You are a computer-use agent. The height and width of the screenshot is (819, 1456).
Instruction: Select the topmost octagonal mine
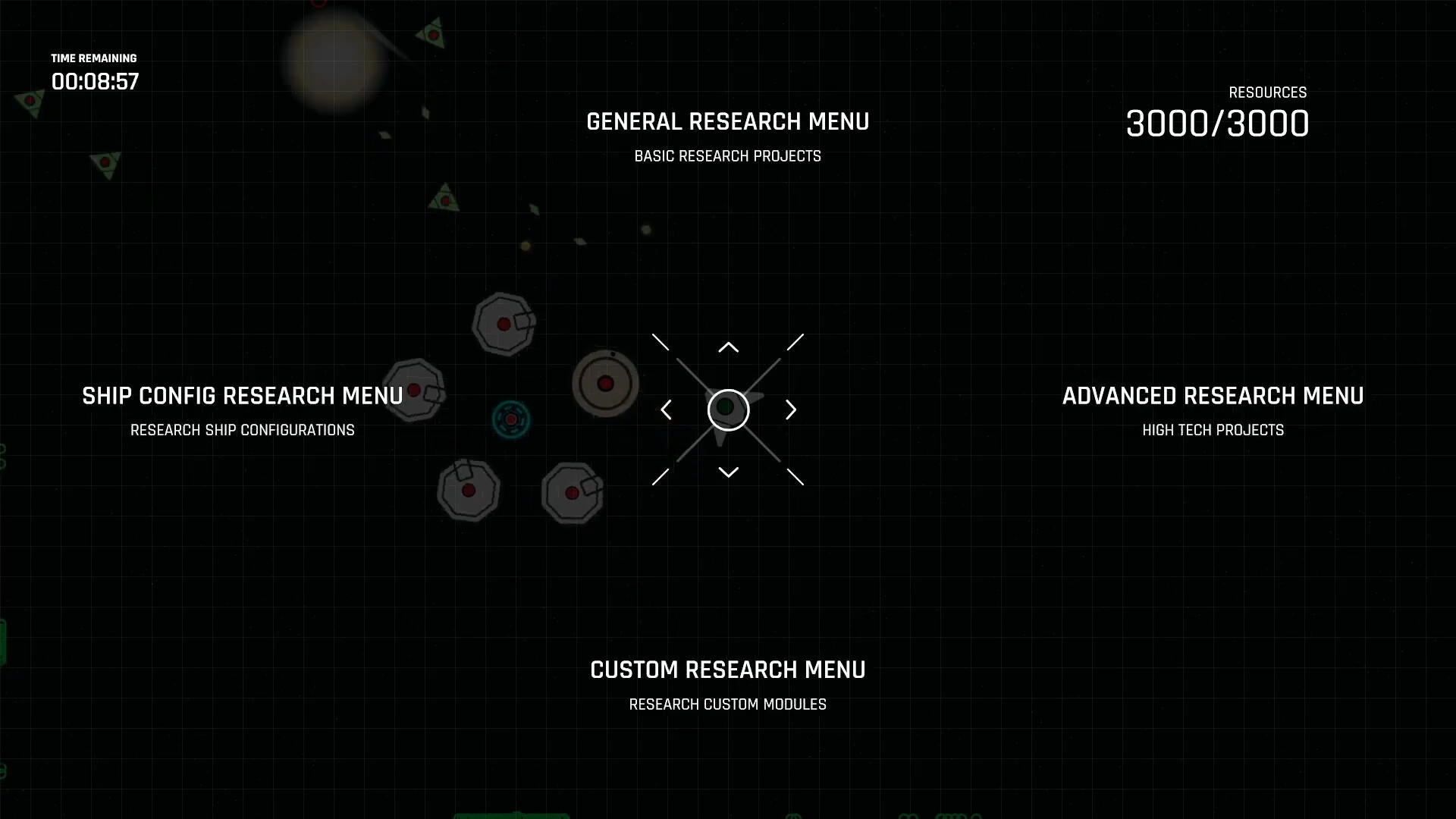click(x=504, y=325)
